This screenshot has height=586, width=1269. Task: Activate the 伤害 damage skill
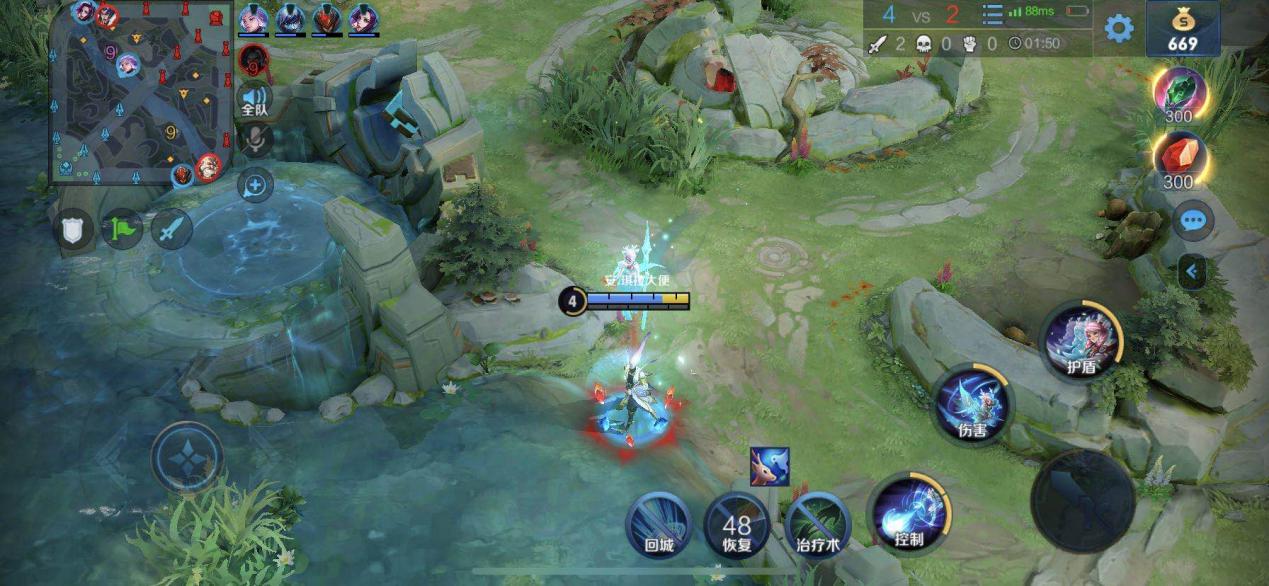click(x=973, y=405)
